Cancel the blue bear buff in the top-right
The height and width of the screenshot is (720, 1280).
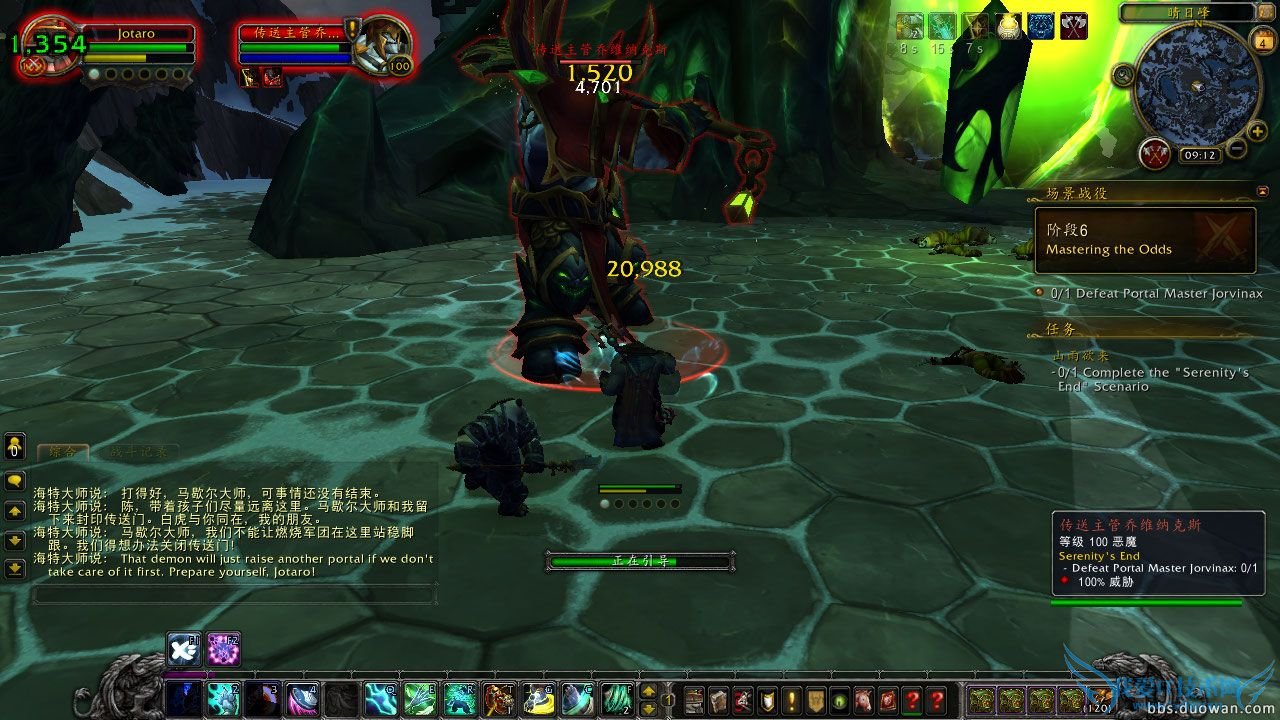pyautogui.click(x=1040, y=26)
